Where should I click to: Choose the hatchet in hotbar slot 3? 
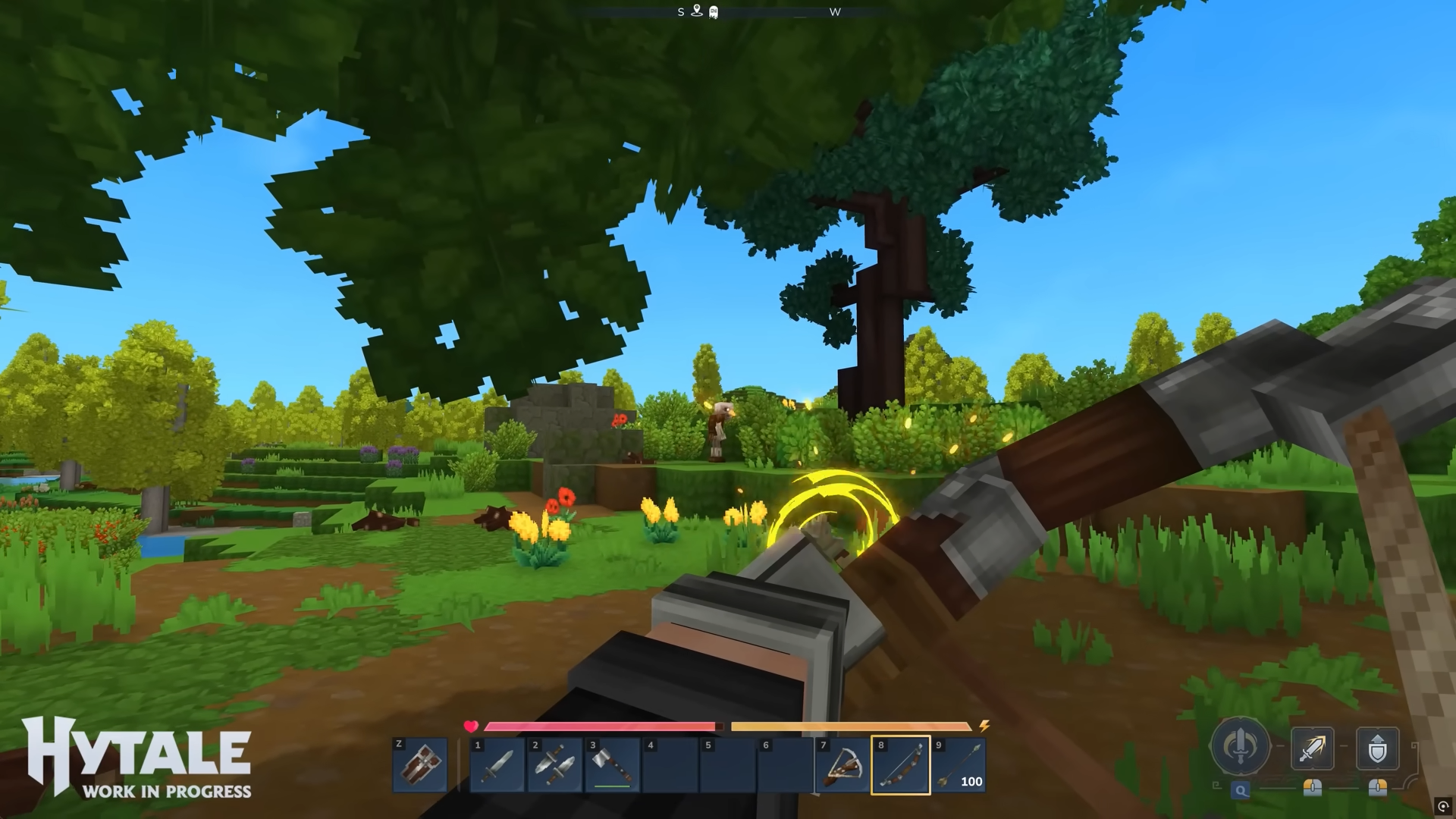pos(613,765)
